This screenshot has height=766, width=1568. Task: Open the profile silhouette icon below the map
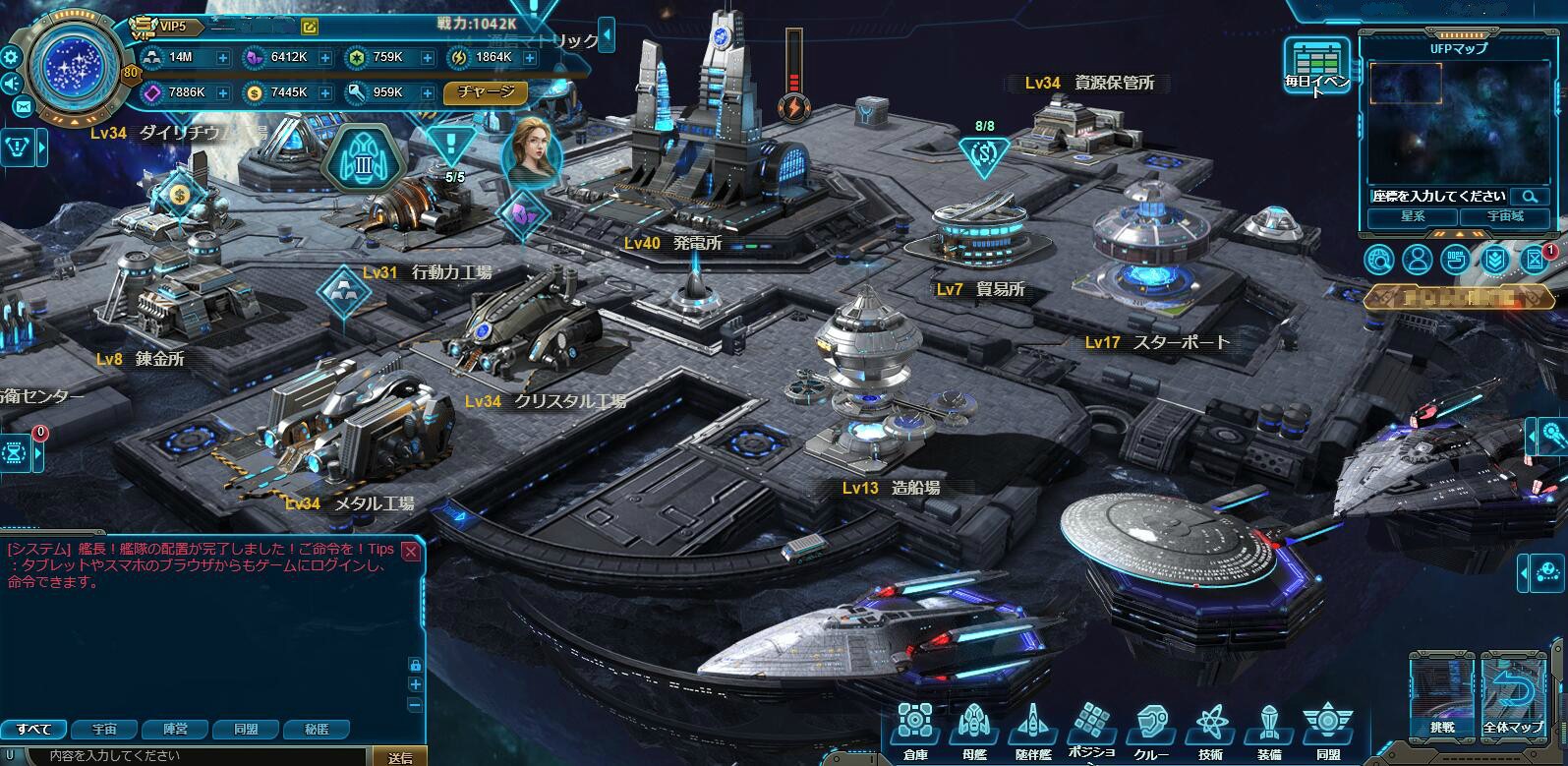(x=1417, y=260)
